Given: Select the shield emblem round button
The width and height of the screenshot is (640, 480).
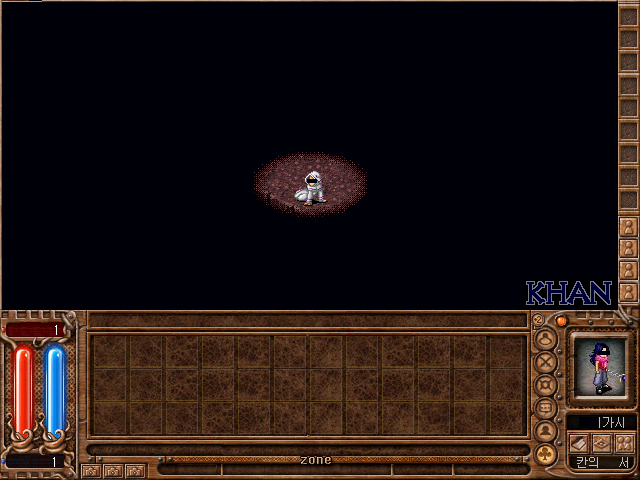Looking at the screenshot, I should [x=546, y=385].
